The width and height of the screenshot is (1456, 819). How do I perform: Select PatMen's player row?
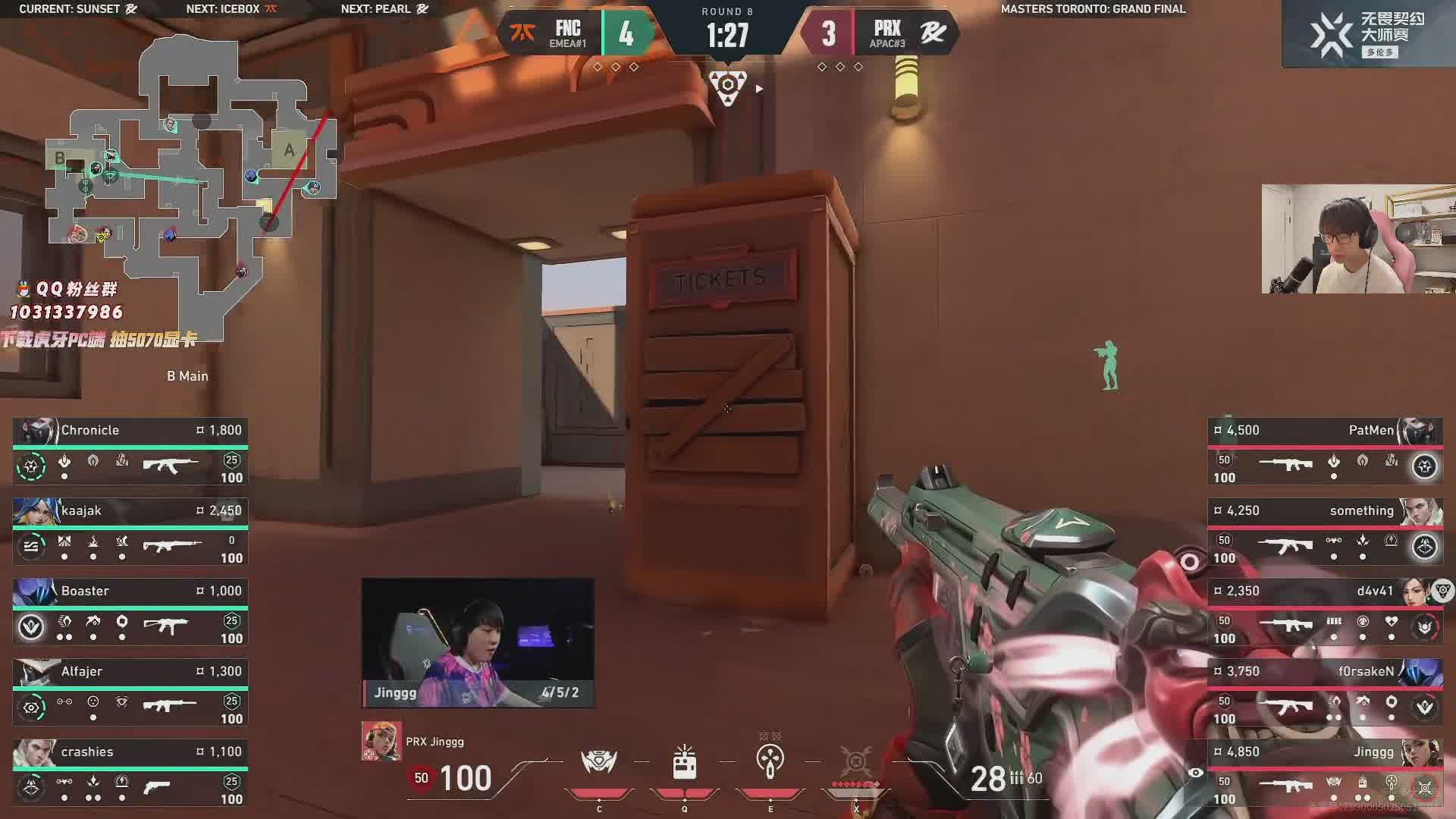click(x=1324, y=452)
